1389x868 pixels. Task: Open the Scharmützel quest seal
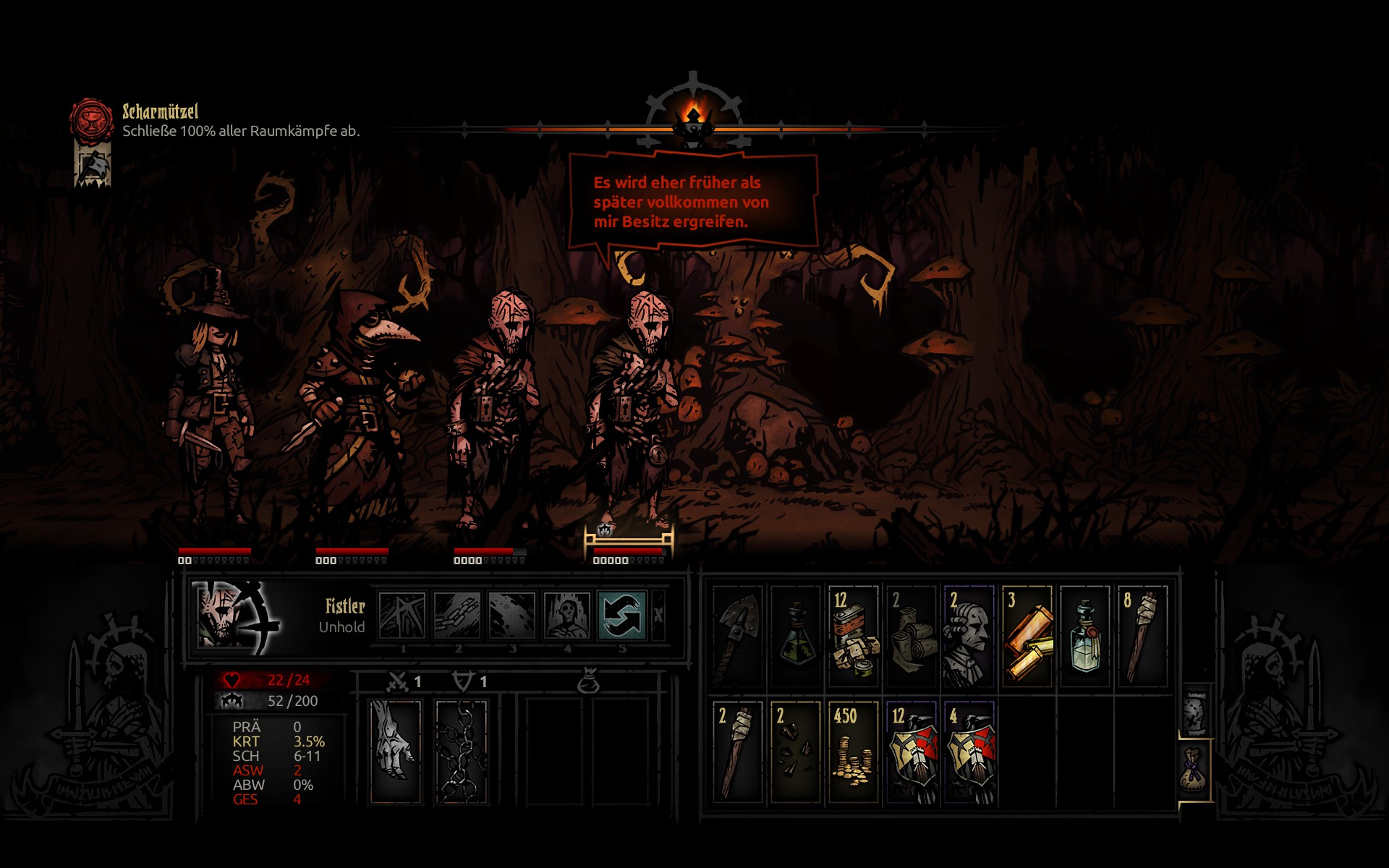coord(92,119)
